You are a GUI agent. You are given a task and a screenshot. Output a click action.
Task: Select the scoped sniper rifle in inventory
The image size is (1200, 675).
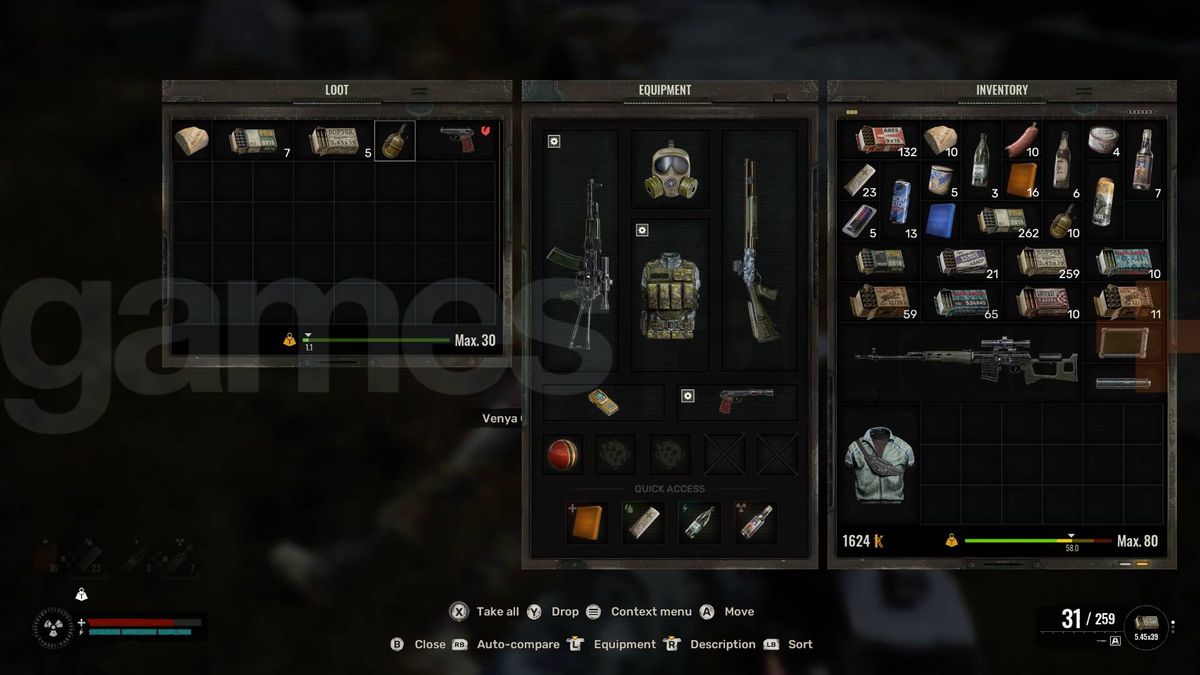(964, 360)
